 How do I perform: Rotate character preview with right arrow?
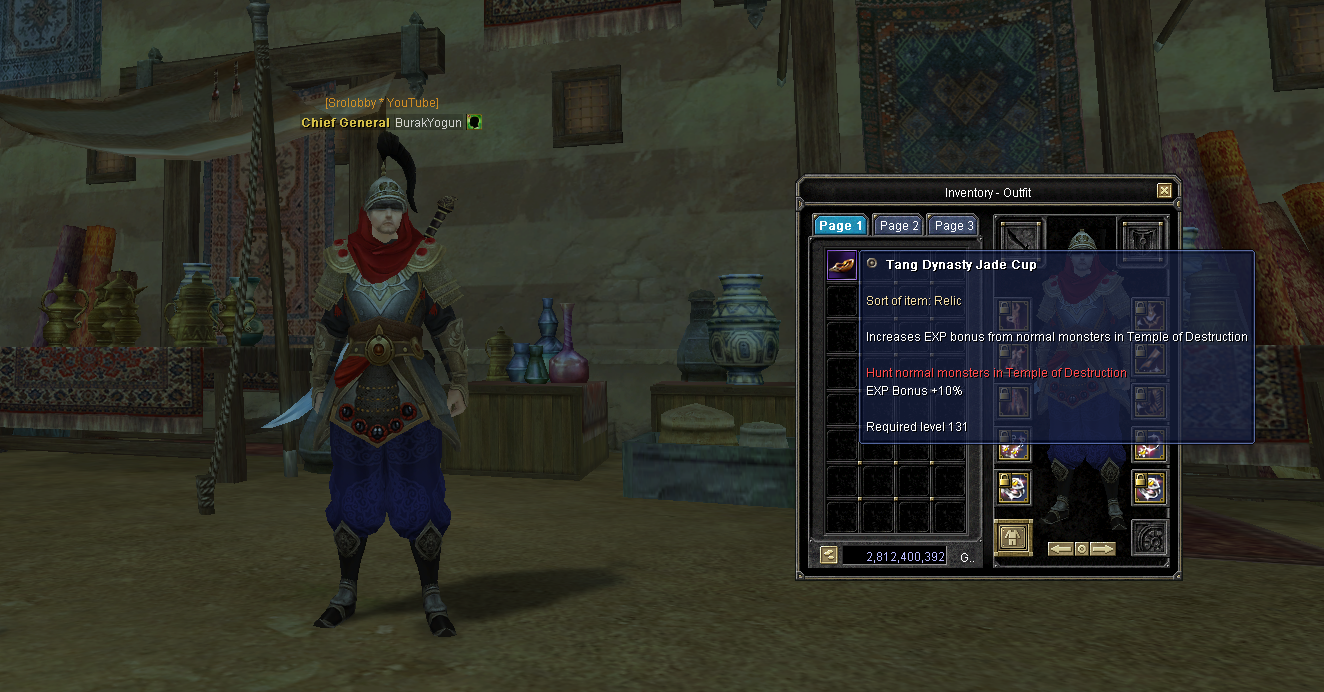pyautogui.click(x=1102, y=549)
